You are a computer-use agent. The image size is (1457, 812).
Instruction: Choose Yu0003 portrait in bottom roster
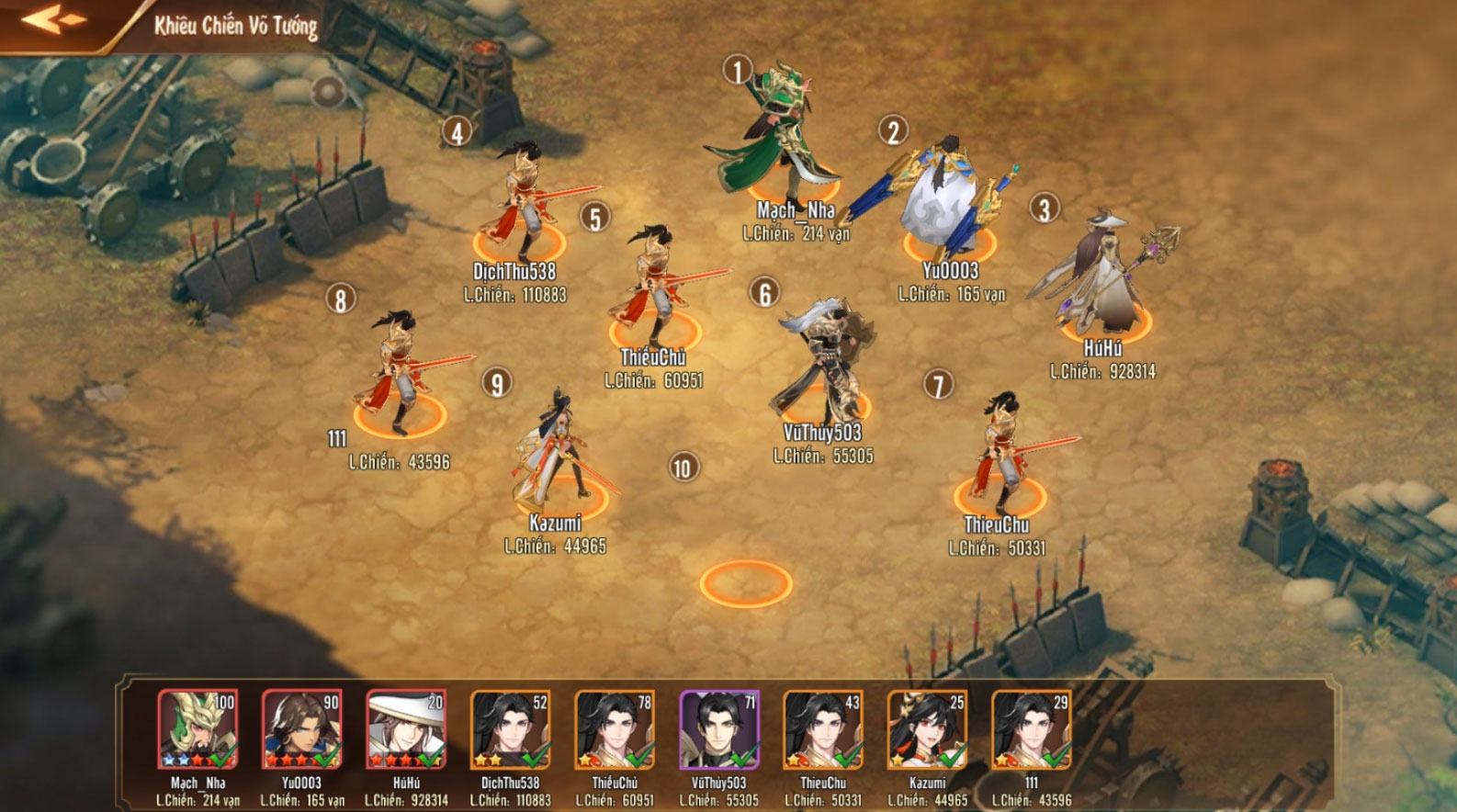tap(301, 729)
